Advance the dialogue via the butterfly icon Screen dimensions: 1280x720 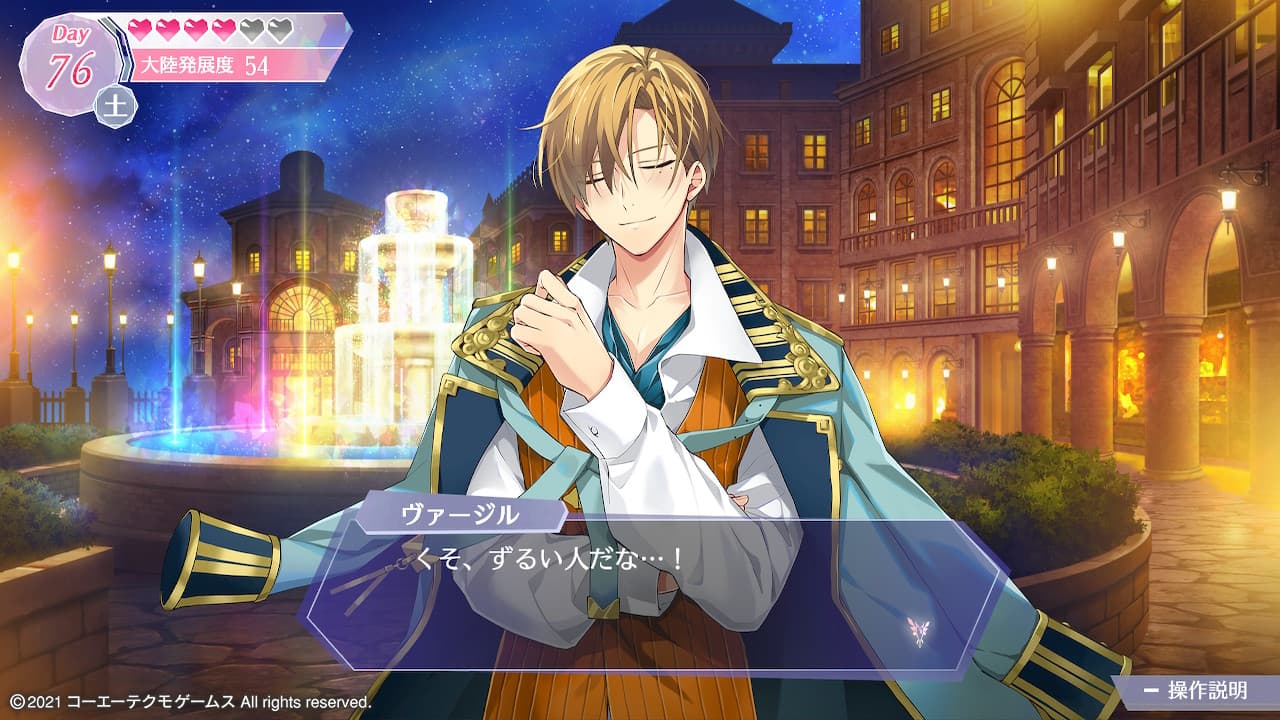click(918, 630)
